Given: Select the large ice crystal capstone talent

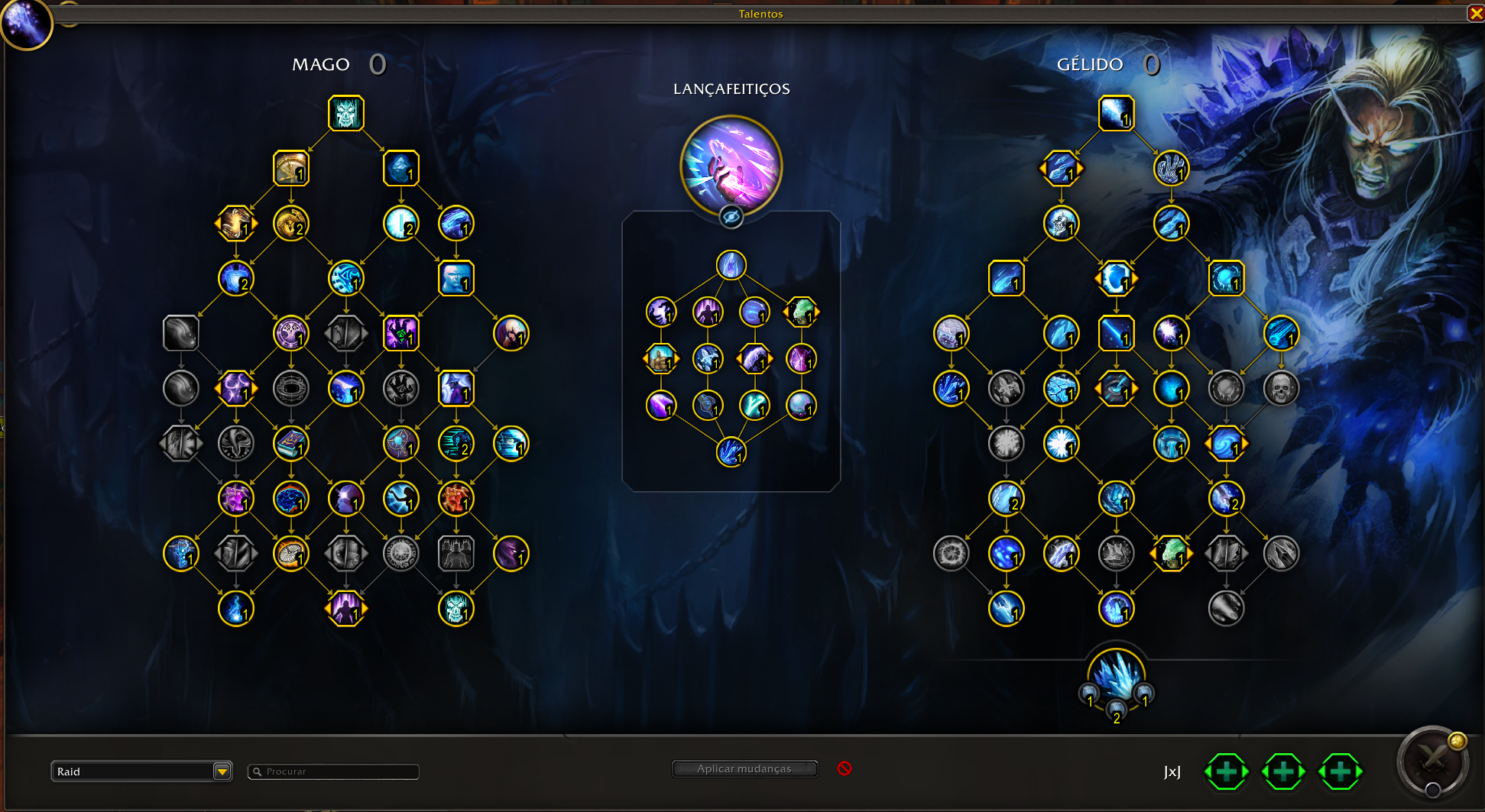Looking at the screenshot, I should coord(1116,677).
